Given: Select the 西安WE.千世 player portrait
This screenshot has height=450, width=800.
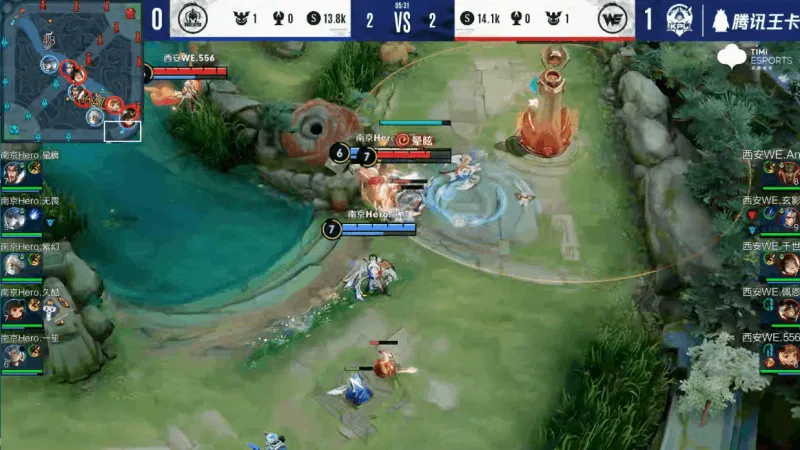Looking at the screenshot, I should tap(786, 264).
